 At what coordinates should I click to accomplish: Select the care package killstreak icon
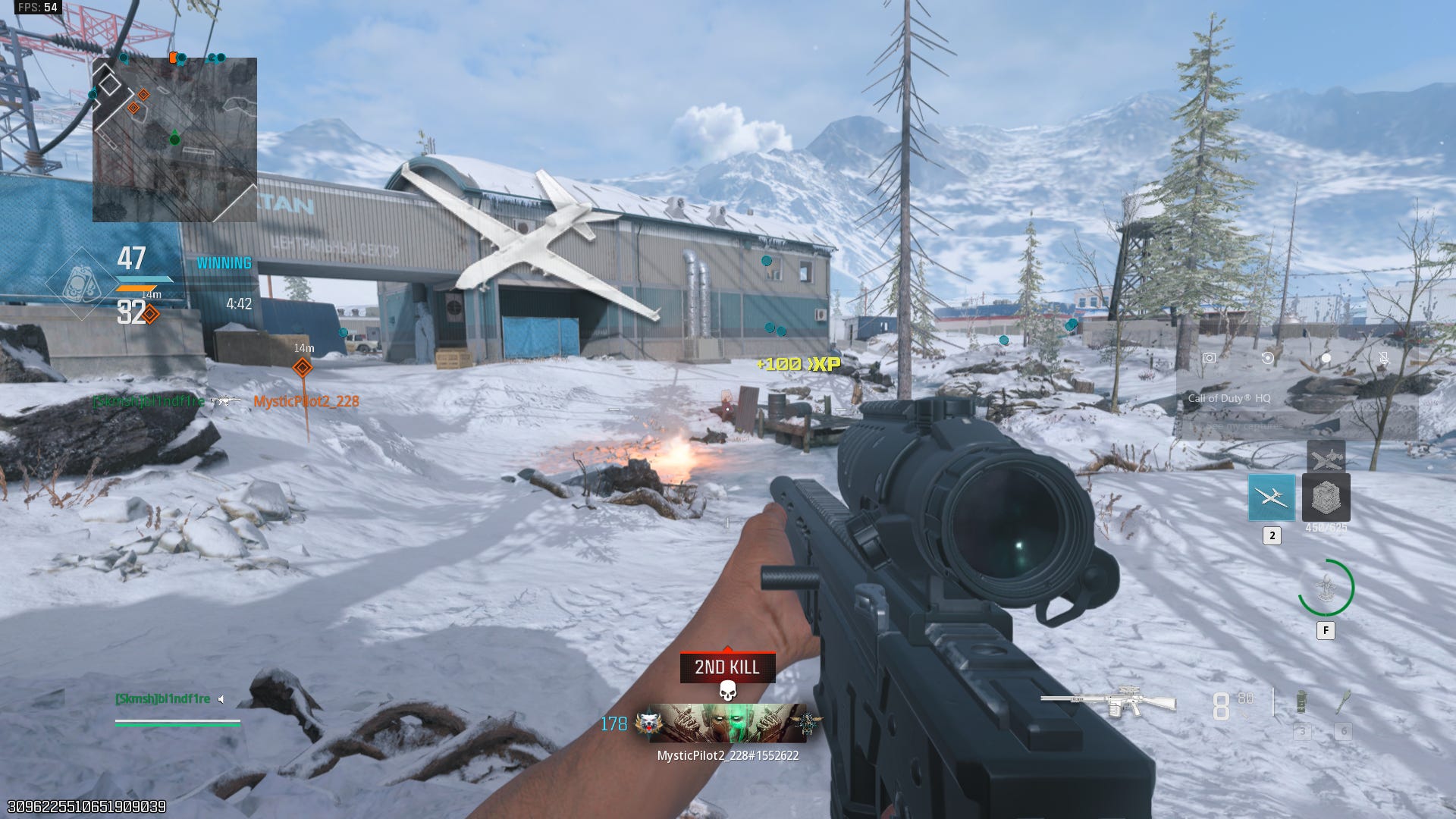[x=1326, y=497]
